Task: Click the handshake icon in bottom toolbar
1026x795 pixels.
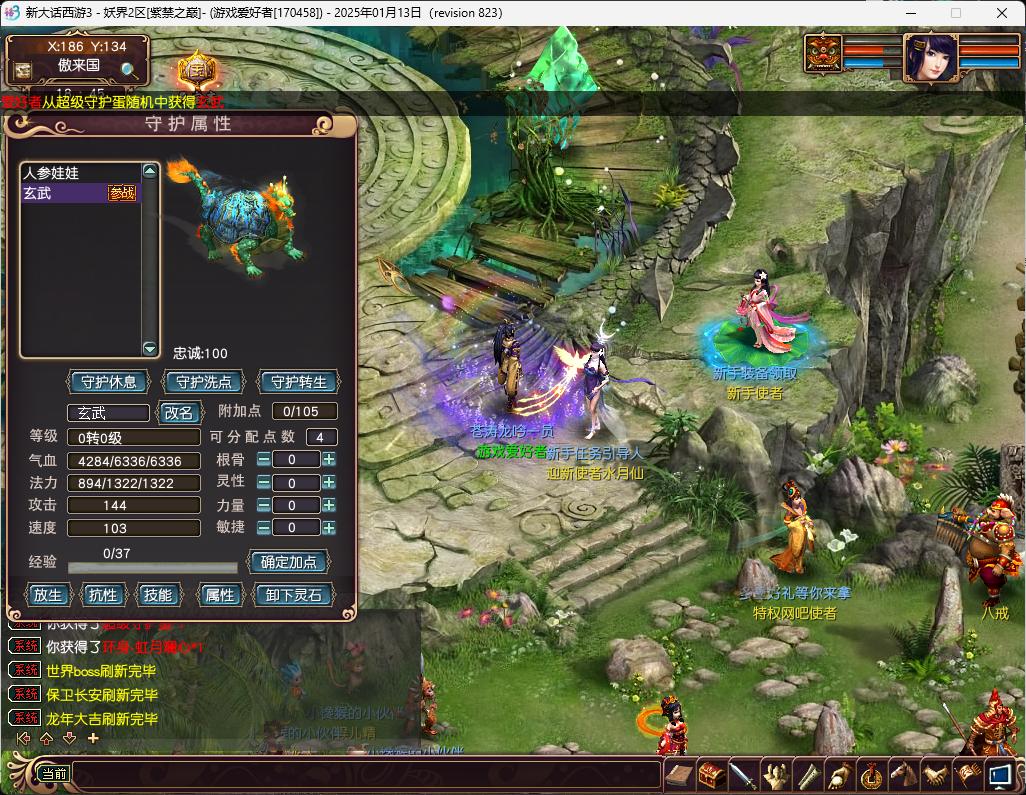Action: tap(935, 774)
